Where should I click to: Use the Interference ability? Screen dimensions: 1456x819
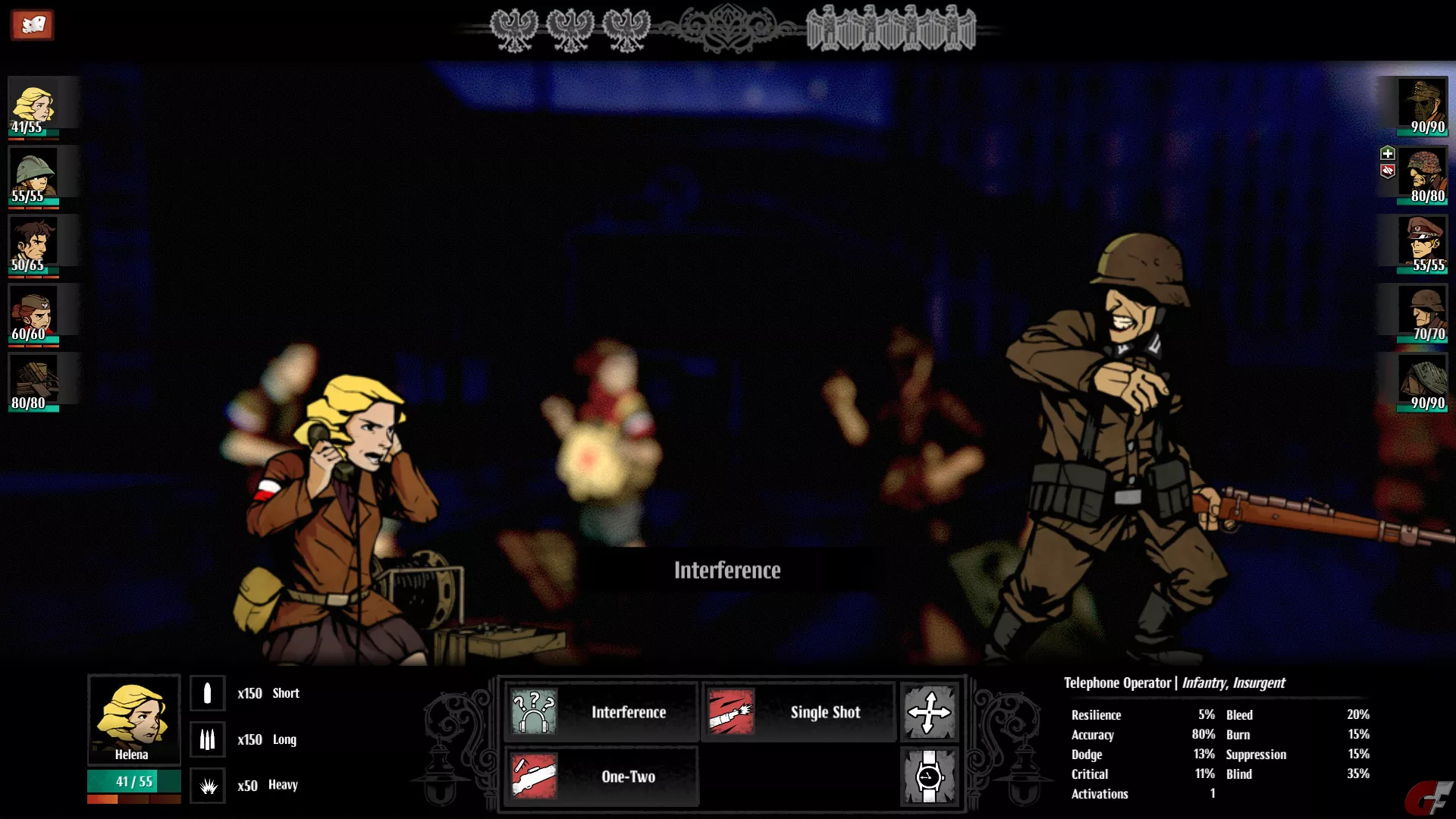pos(601,712)
